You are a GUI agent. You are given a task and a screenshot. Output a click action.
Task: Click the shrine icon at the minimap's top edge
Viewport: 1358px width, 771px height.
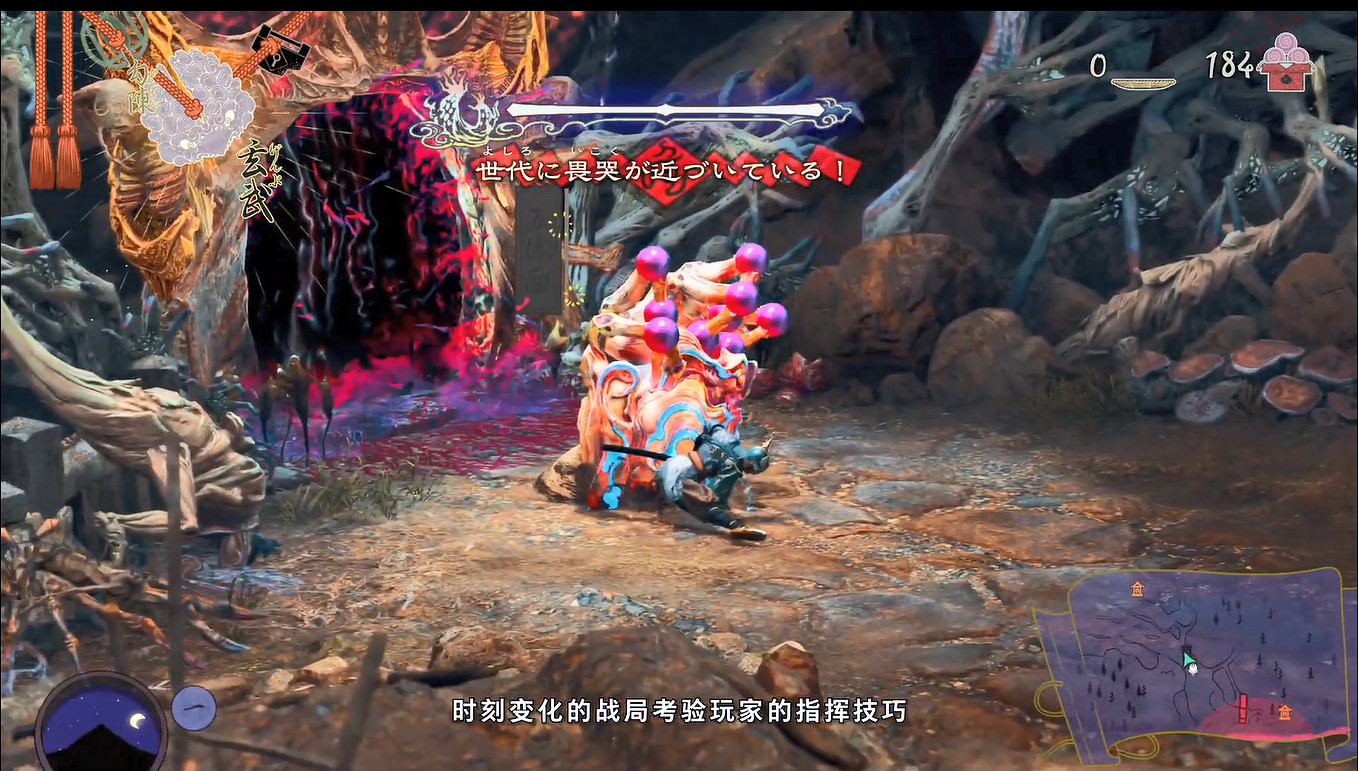1137,590
